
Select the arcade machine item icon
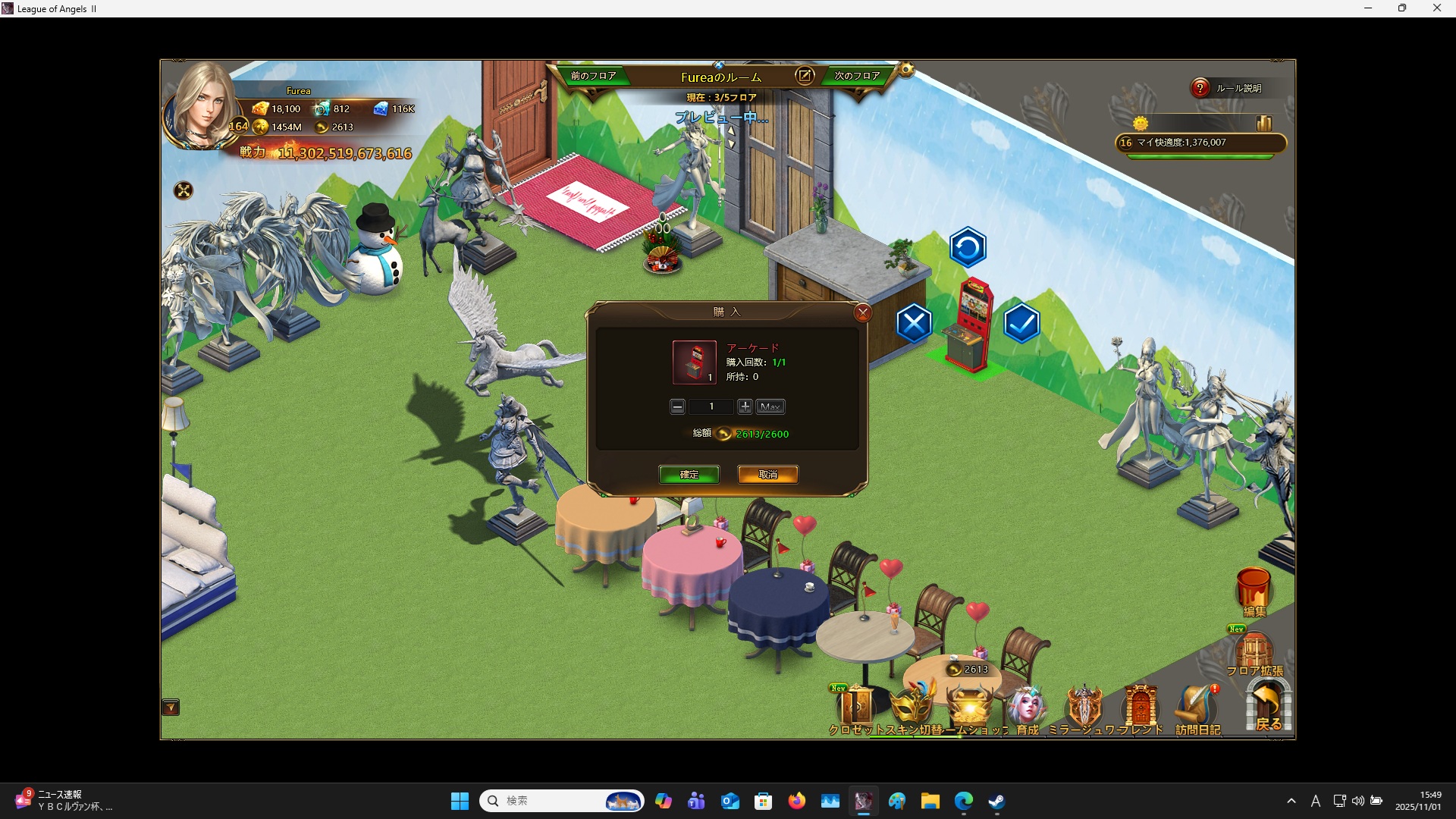point(694,362)
